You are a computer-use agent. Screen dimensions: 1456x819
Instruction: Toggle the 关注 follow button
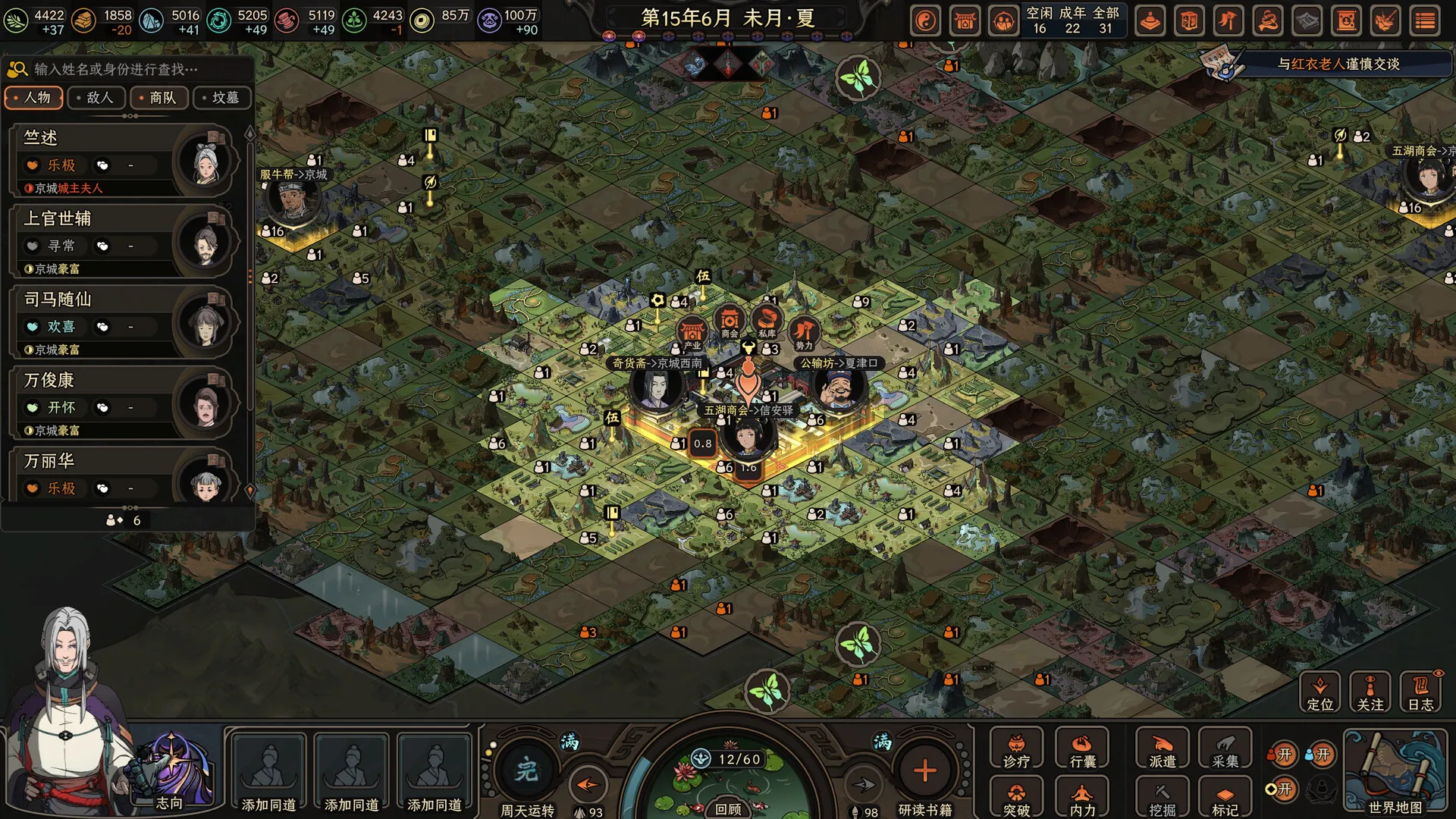click(x=1370, y=692)
